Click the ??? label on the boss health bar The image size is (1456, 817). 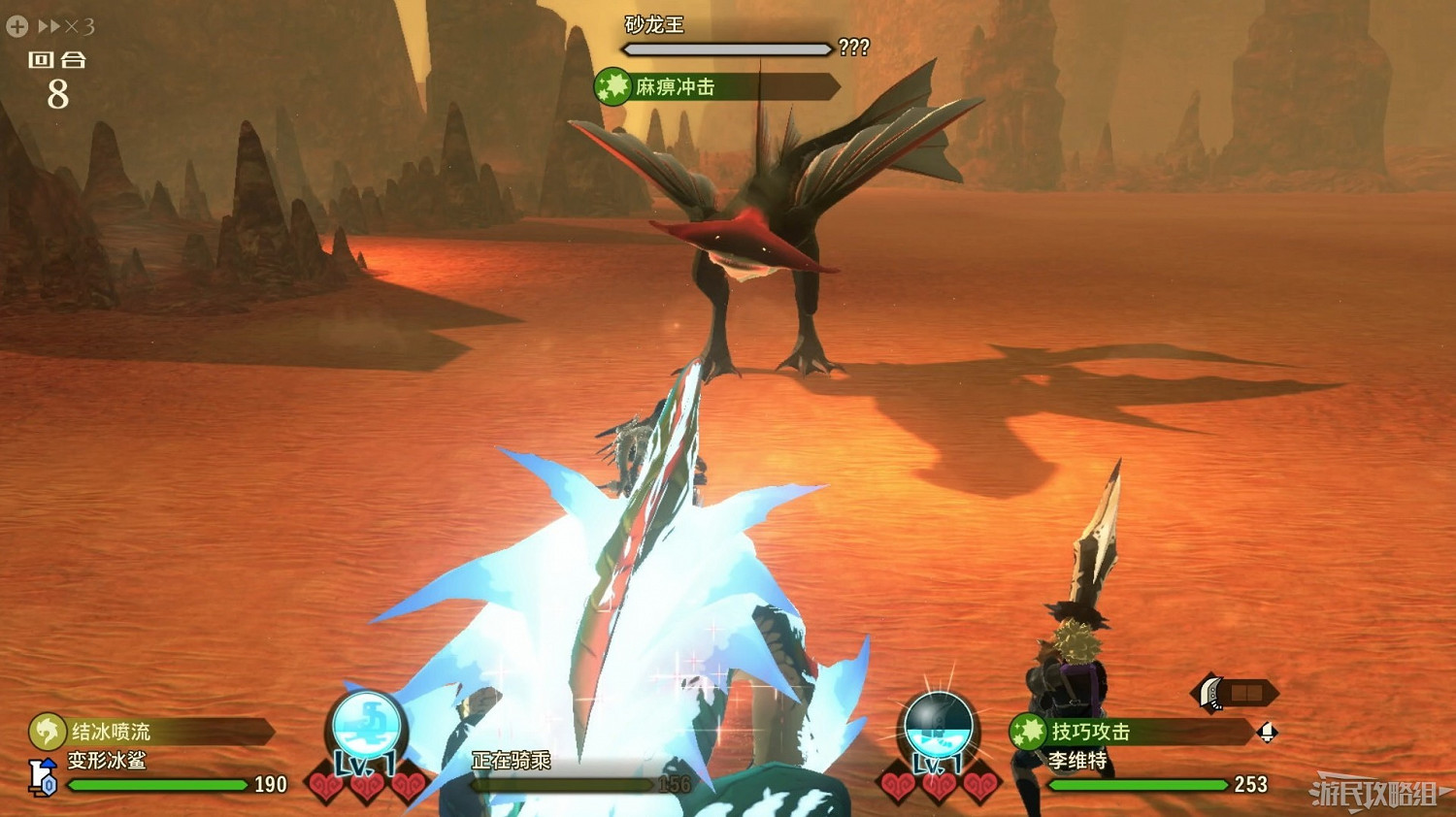[854, 47]
